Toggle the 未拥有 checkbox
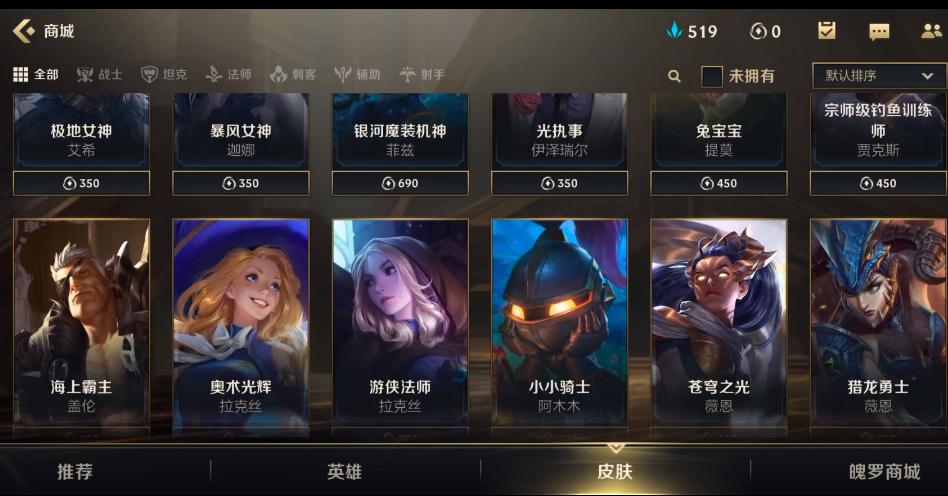 coord(712,76)
